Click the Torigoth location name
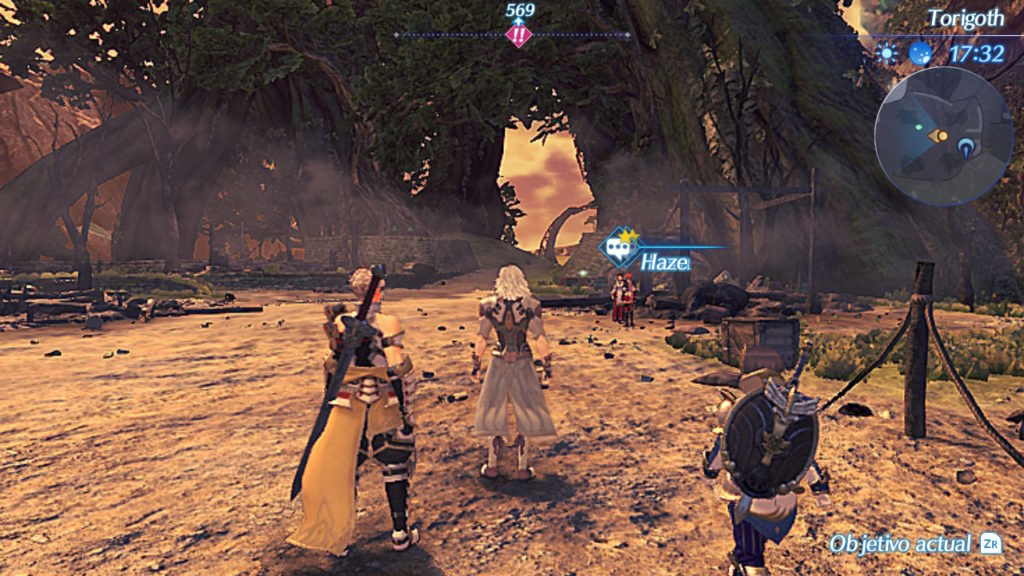The image size is (1024, 576). (965, 18)
